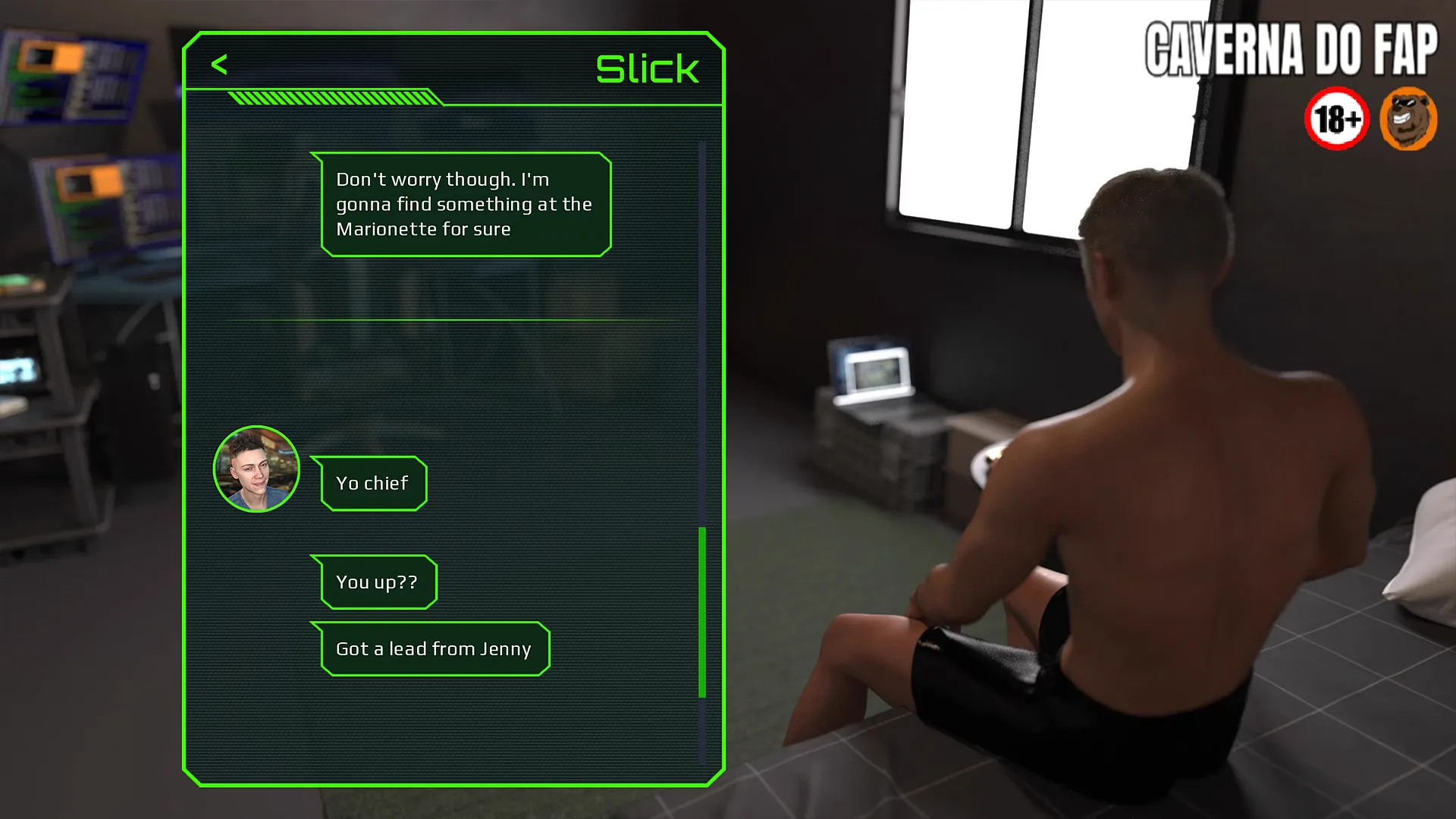Image resolution: width=1456 pixels, height=819 pixels.
Task: Click Slick's round profile picture
Action: (256, 469)
